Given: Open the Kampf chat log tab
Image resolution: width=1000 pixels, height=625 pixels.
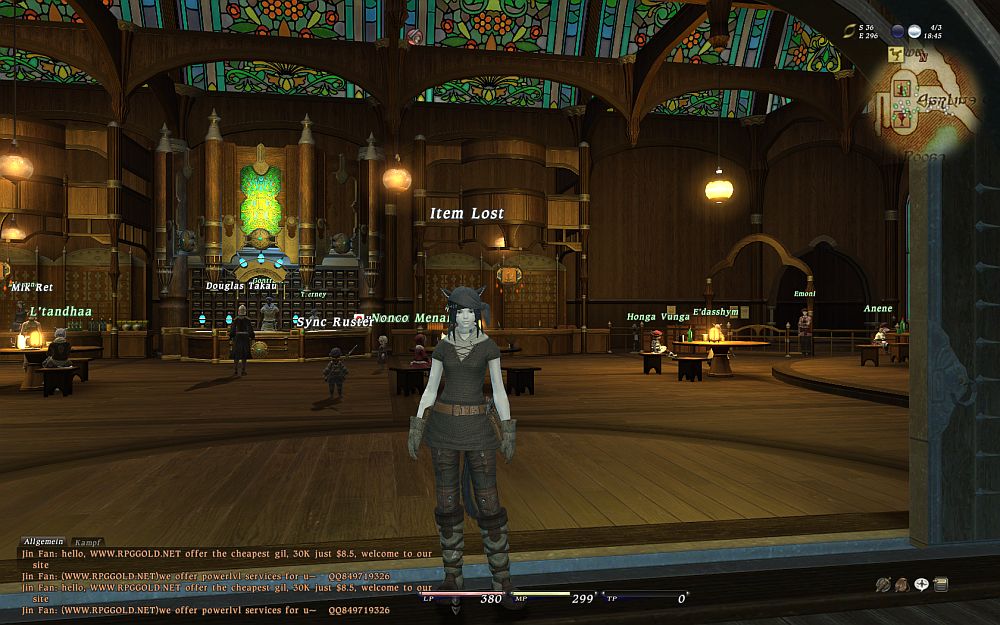Looking at the screenshot, I should coord(88,542).
